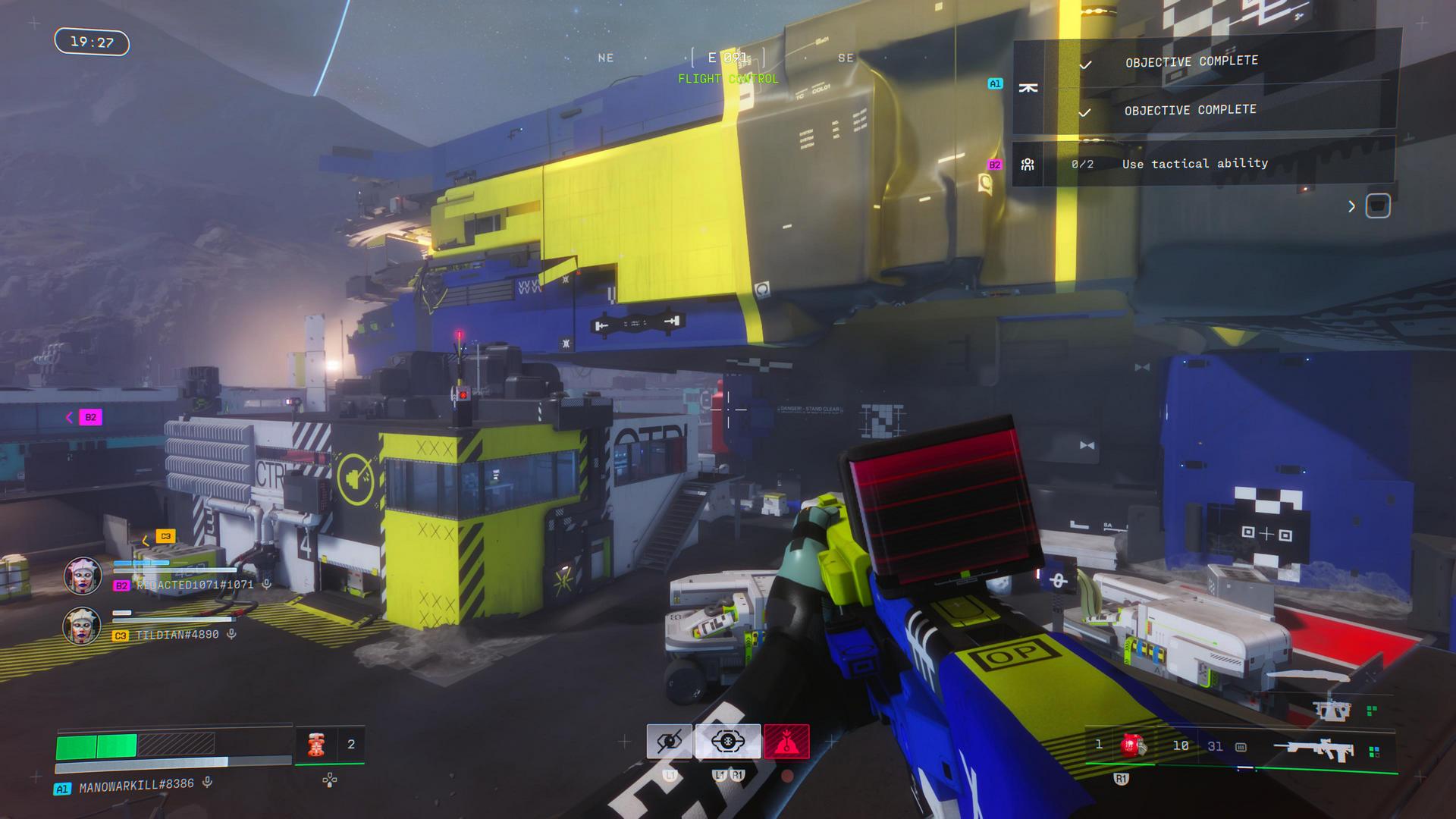Image resolution: width=1456 pixels, height=819 pixels.
Task: Toggle TILDIAN's microphone icon
Action: click(x=232, y=634)
